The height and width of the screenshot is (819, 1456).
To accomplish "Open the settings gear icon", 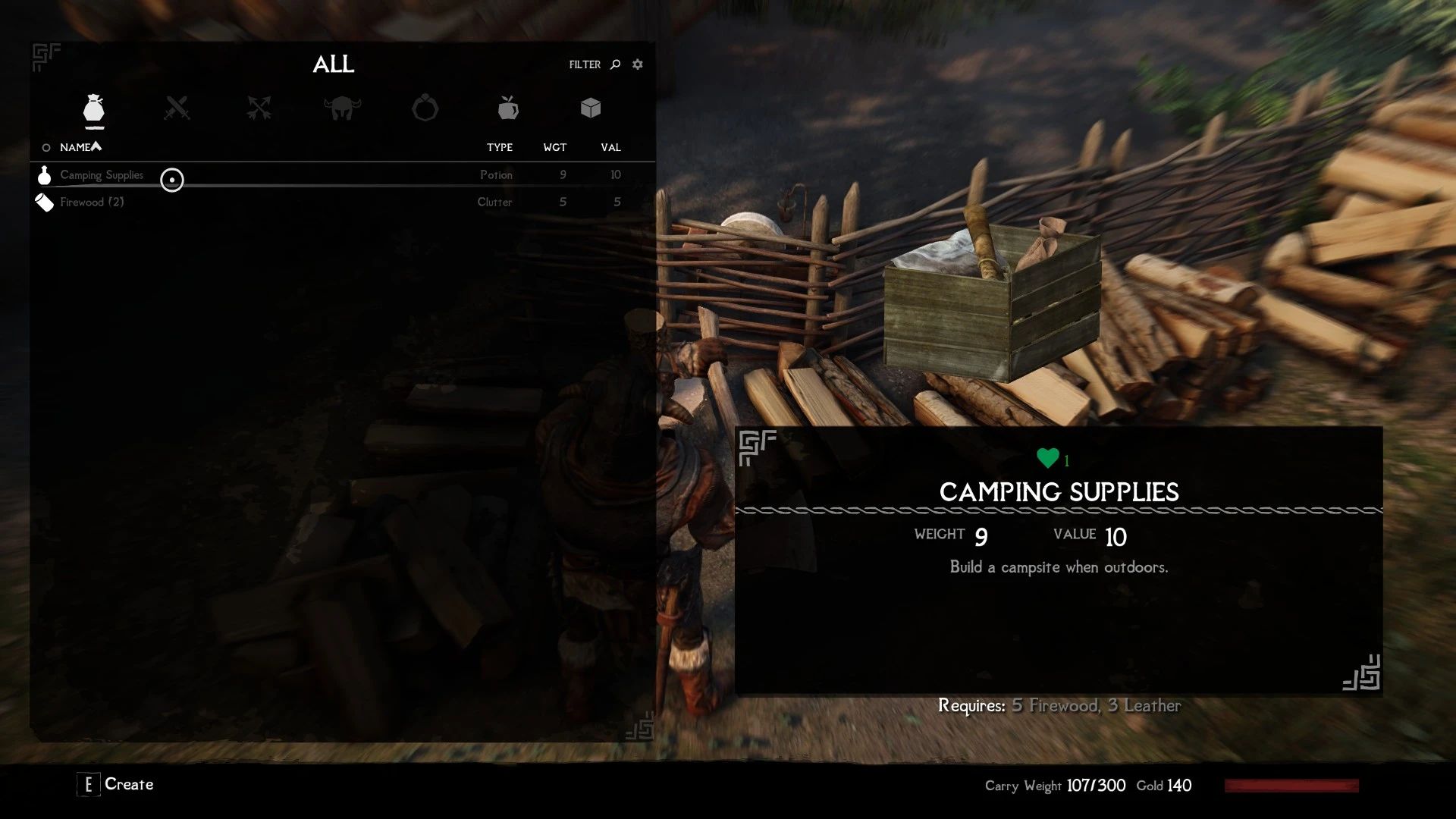I will coord(637,64).
